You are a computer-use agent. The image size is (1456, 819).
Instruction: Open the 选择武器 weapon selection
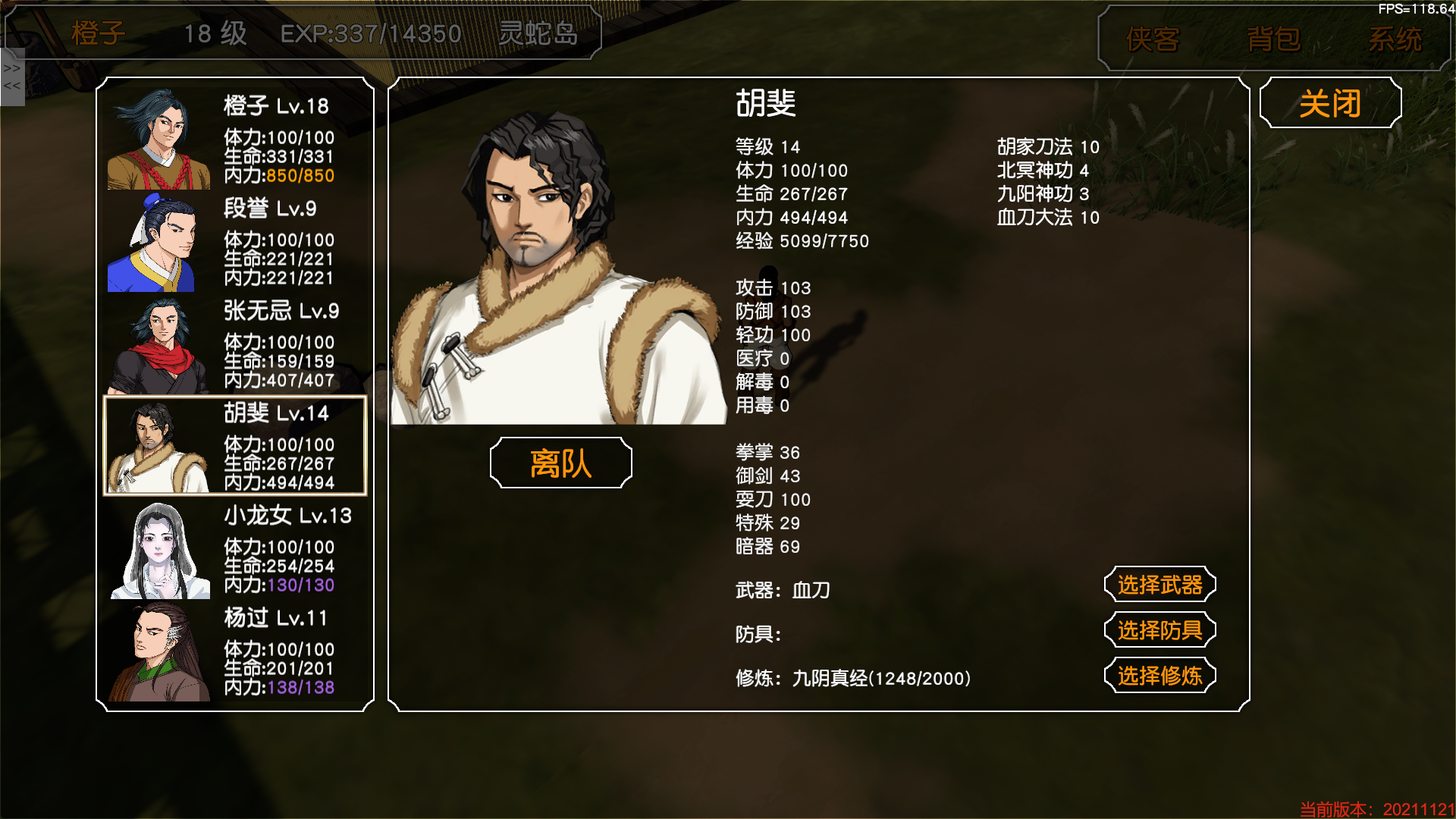tap(1159, 585)
